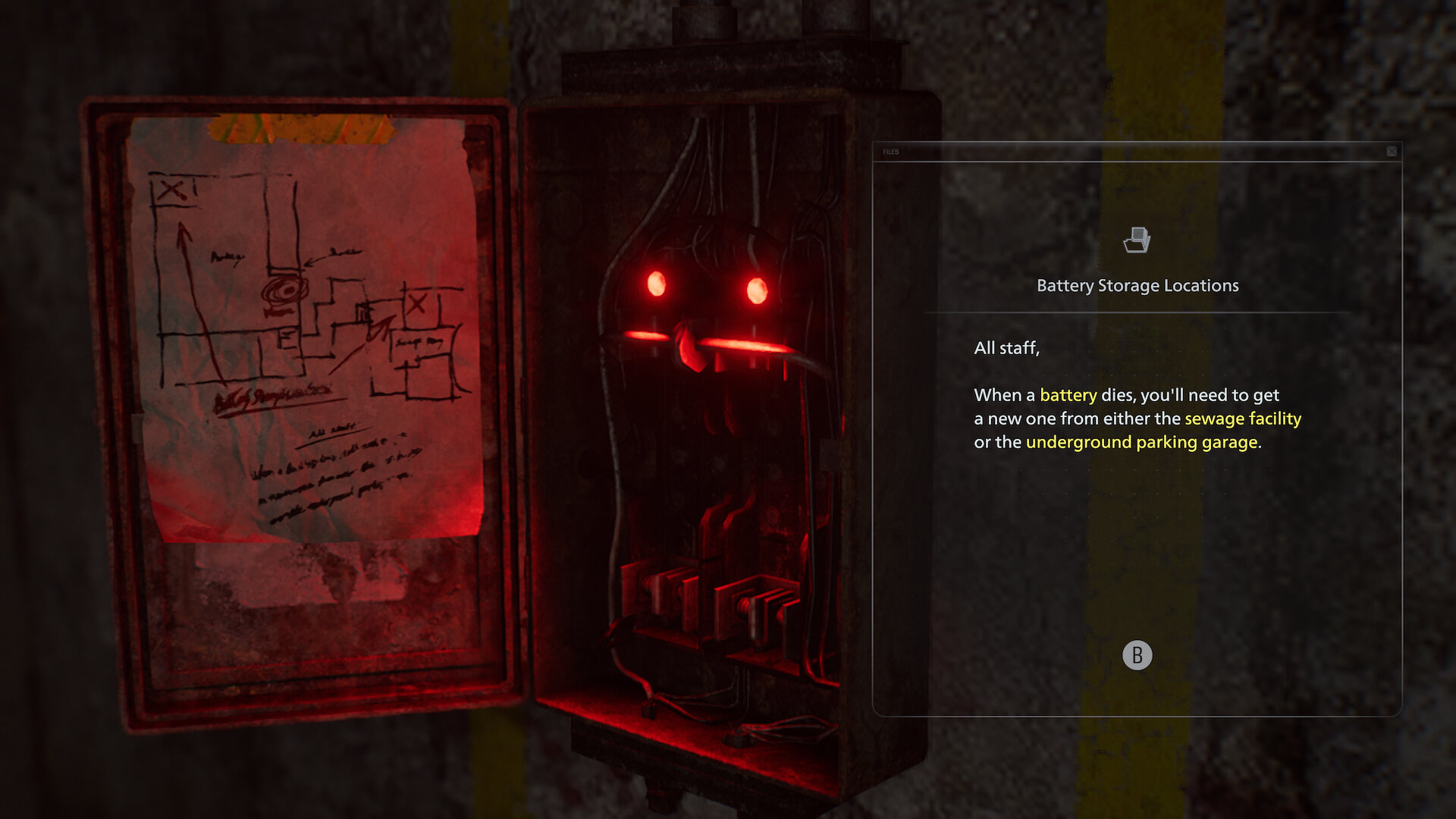Screen dimensions: 1456x819
Task: Click the top-left X marker on the sketch
Action: pyautogui.click(x=173, y=188)
